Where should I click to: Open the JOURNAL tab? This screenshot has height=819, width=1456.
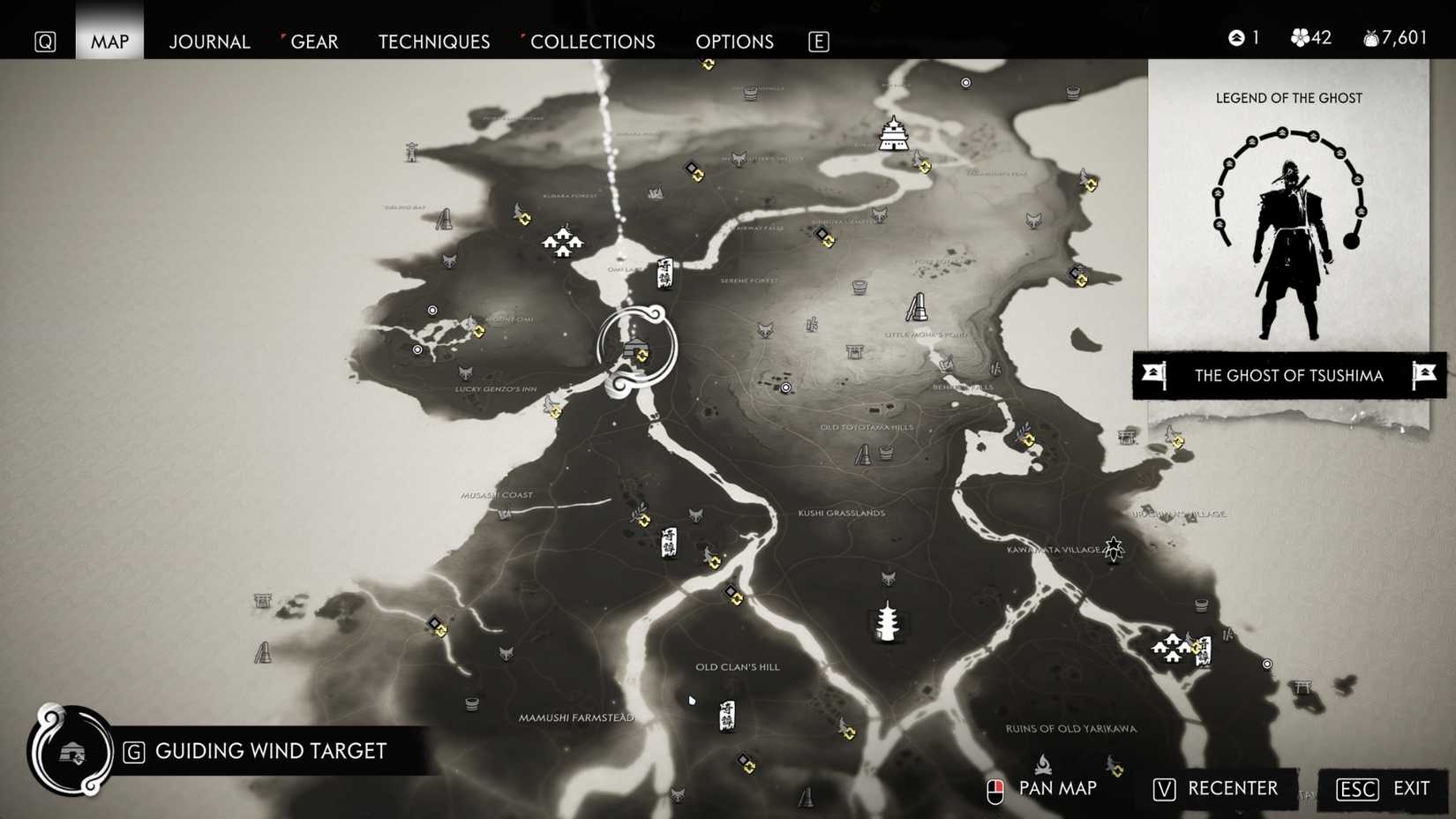click(x=209, y=41)
